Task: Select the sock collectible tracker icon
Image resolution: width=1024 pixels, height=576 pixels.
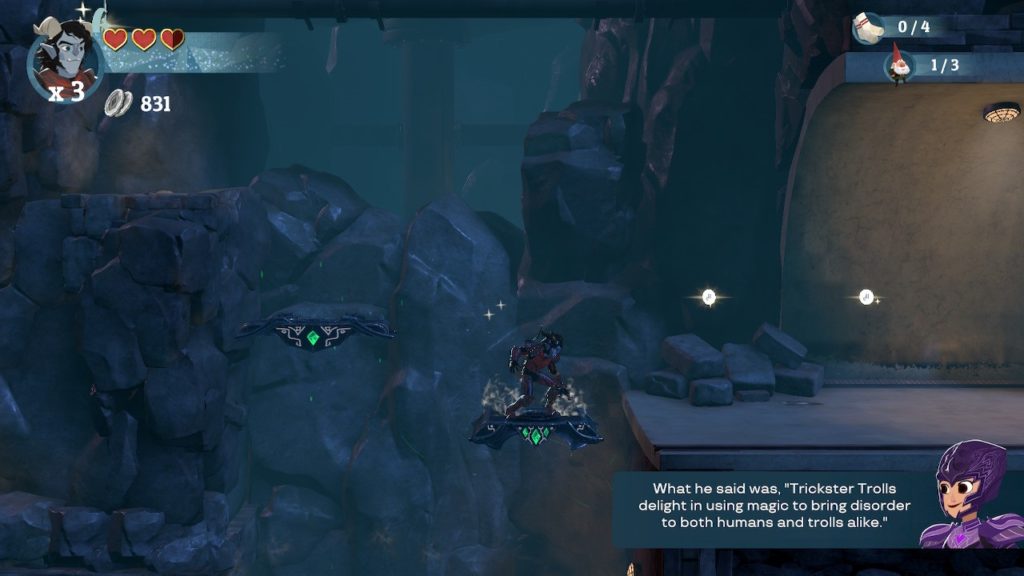Action: click(x=868, y=28)
